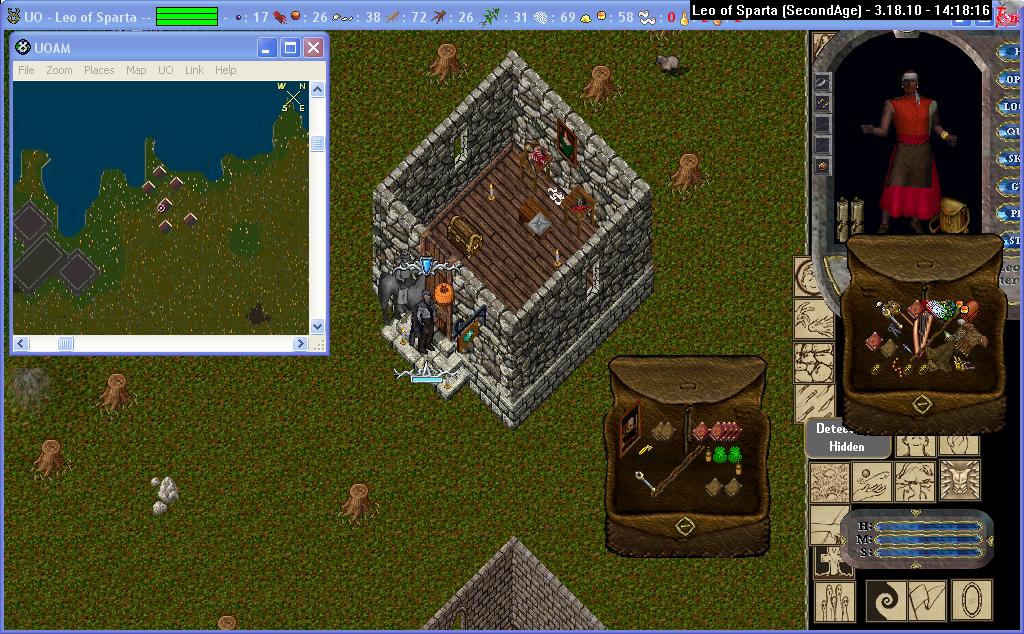Click the Detect Hidden skill button
The width and height of the screenshot is (1024, 634).
coord(846,438)
